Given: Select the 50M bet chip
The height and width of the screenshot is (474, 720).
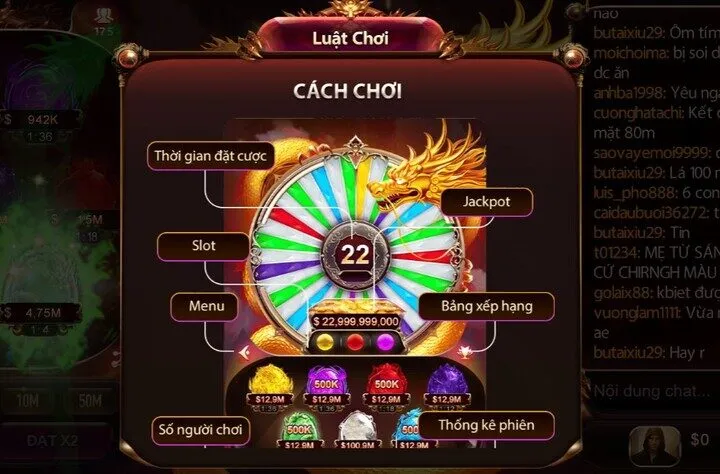Looking at the screenshot, I should (x=91, y=401).
